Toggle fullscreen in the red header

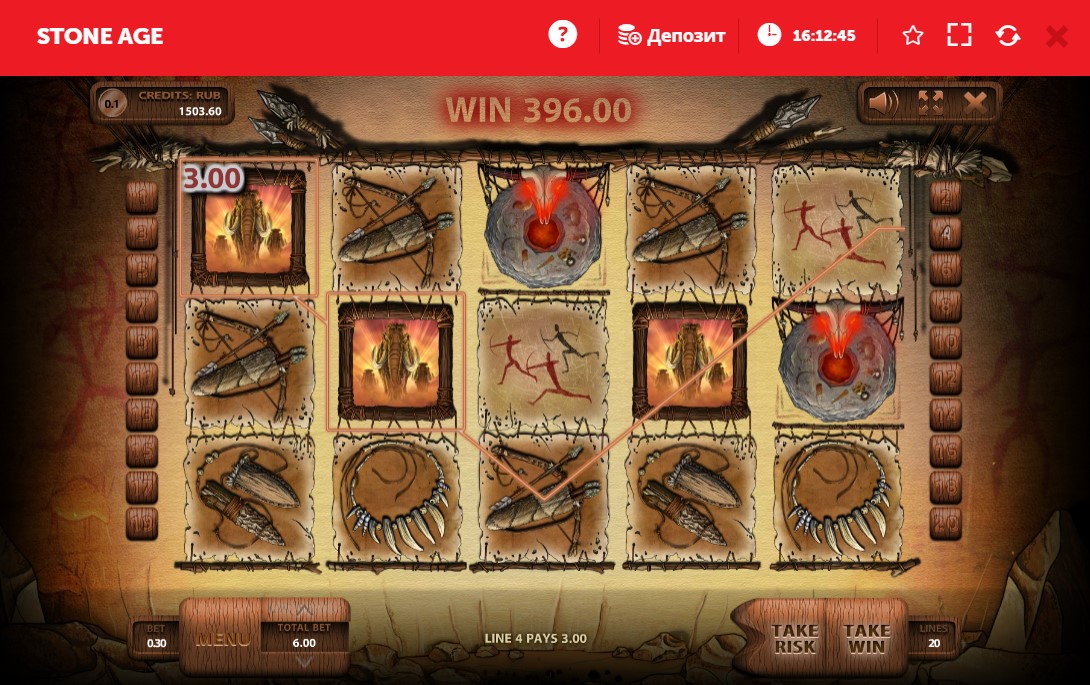[x=959, y=36]
